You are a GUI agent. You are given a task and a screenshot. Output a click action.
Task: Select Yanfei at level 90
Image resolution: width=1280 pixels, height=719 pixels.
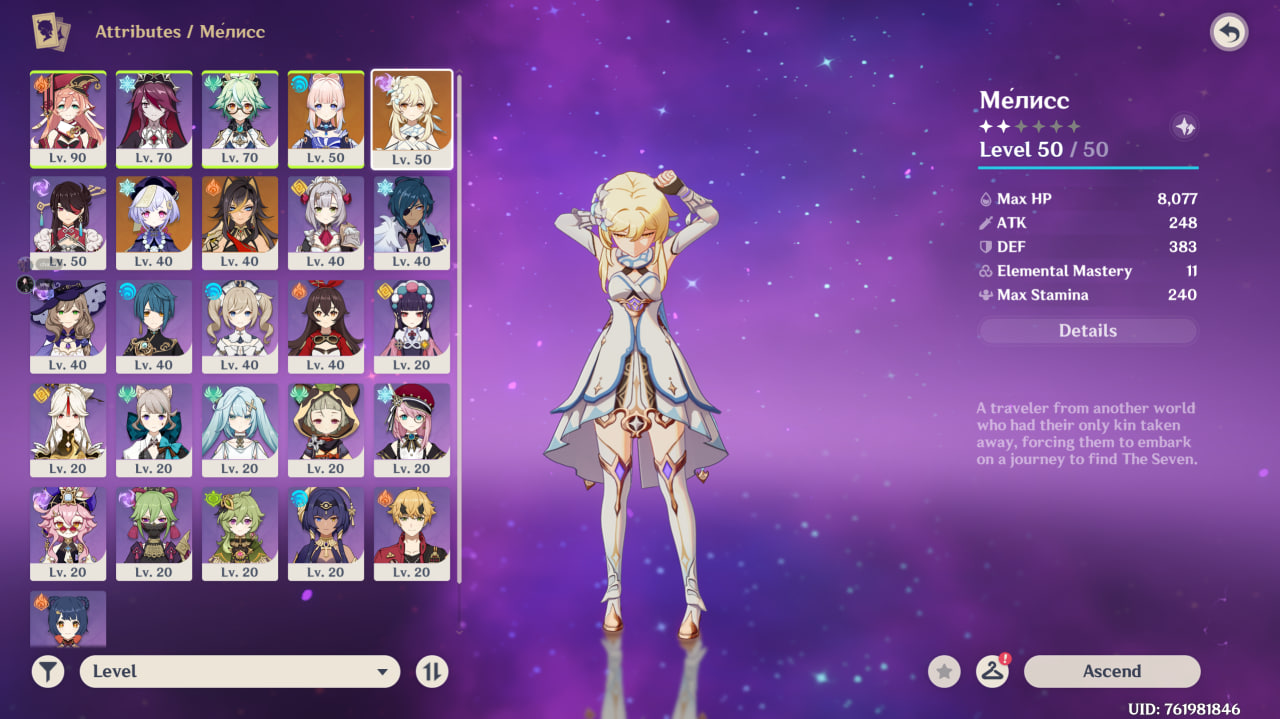click(68, 118)
